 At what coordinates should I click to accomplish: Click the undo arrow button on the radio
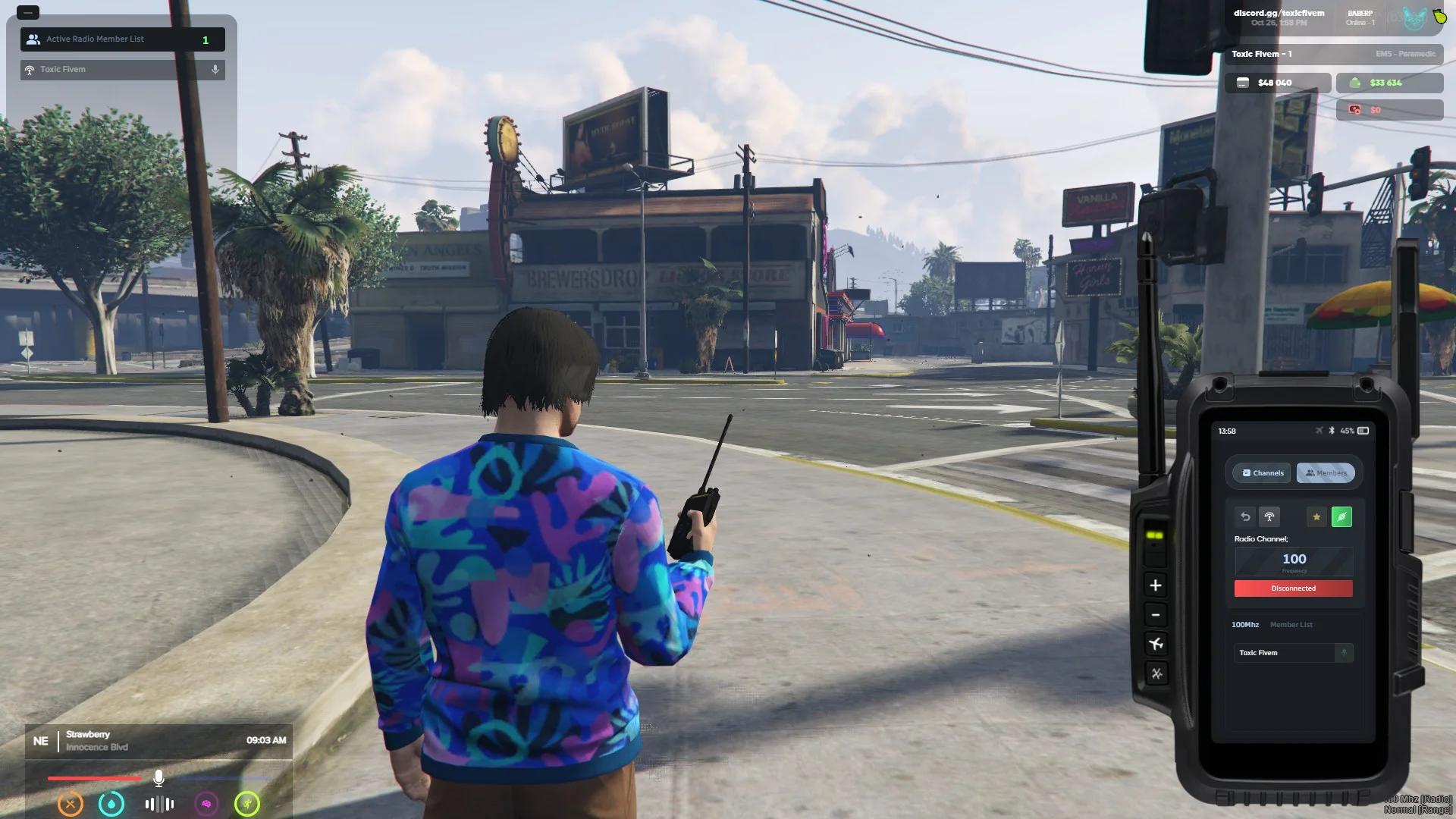click(x=1245, y=517)
